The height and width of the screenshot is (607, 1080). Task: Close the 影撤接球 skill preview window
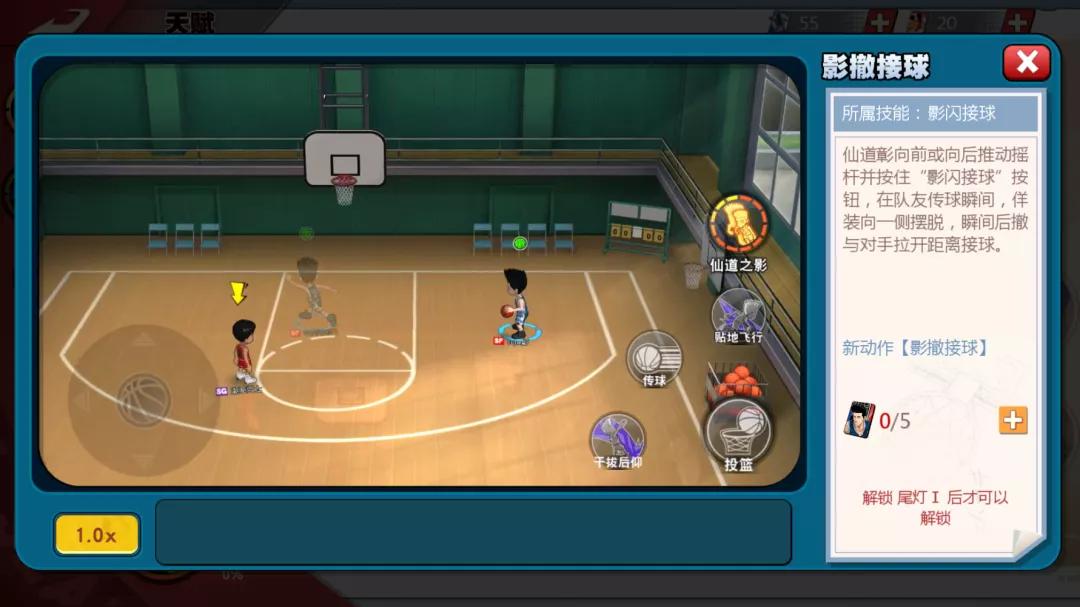pos(1026,63)
